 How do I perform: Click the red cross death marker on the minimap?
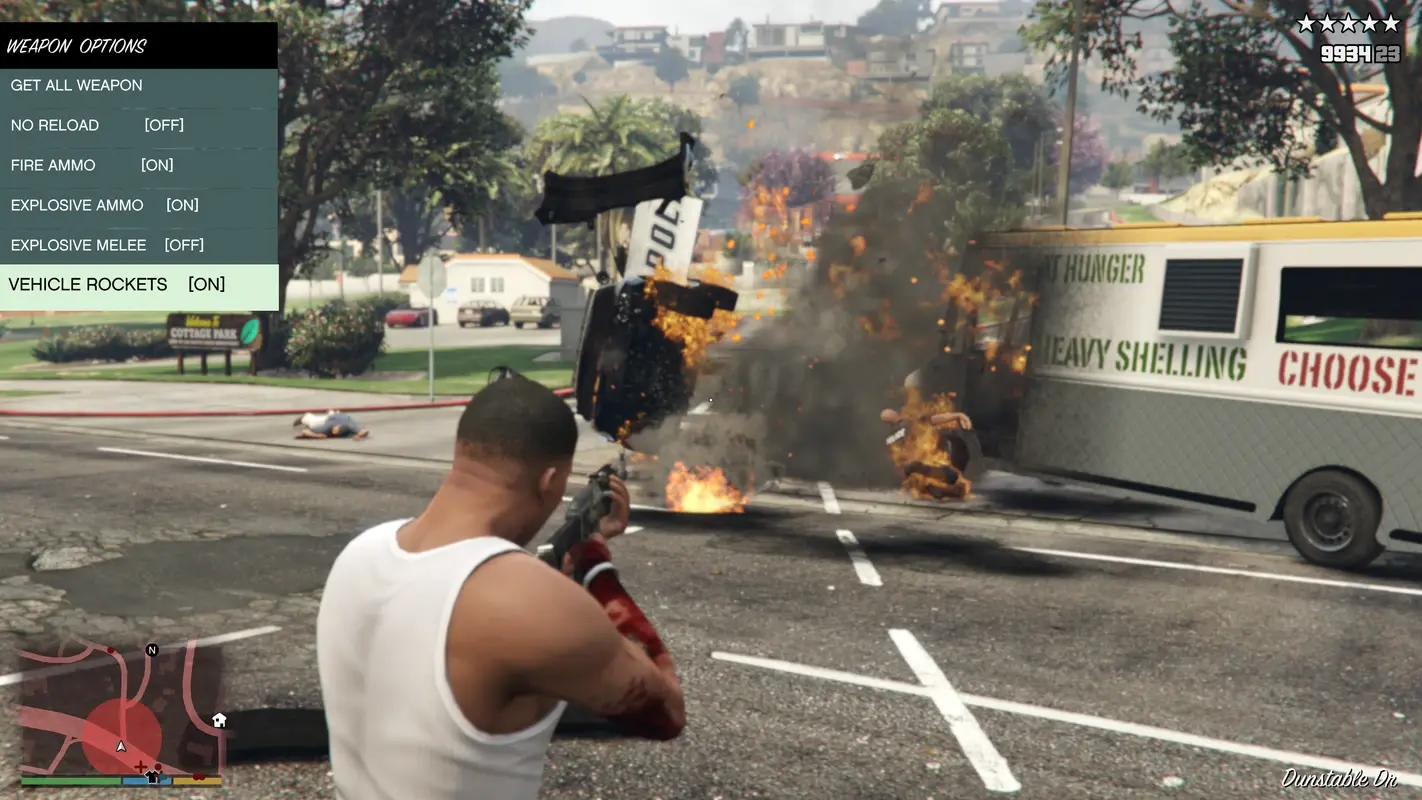click(141, 766)
